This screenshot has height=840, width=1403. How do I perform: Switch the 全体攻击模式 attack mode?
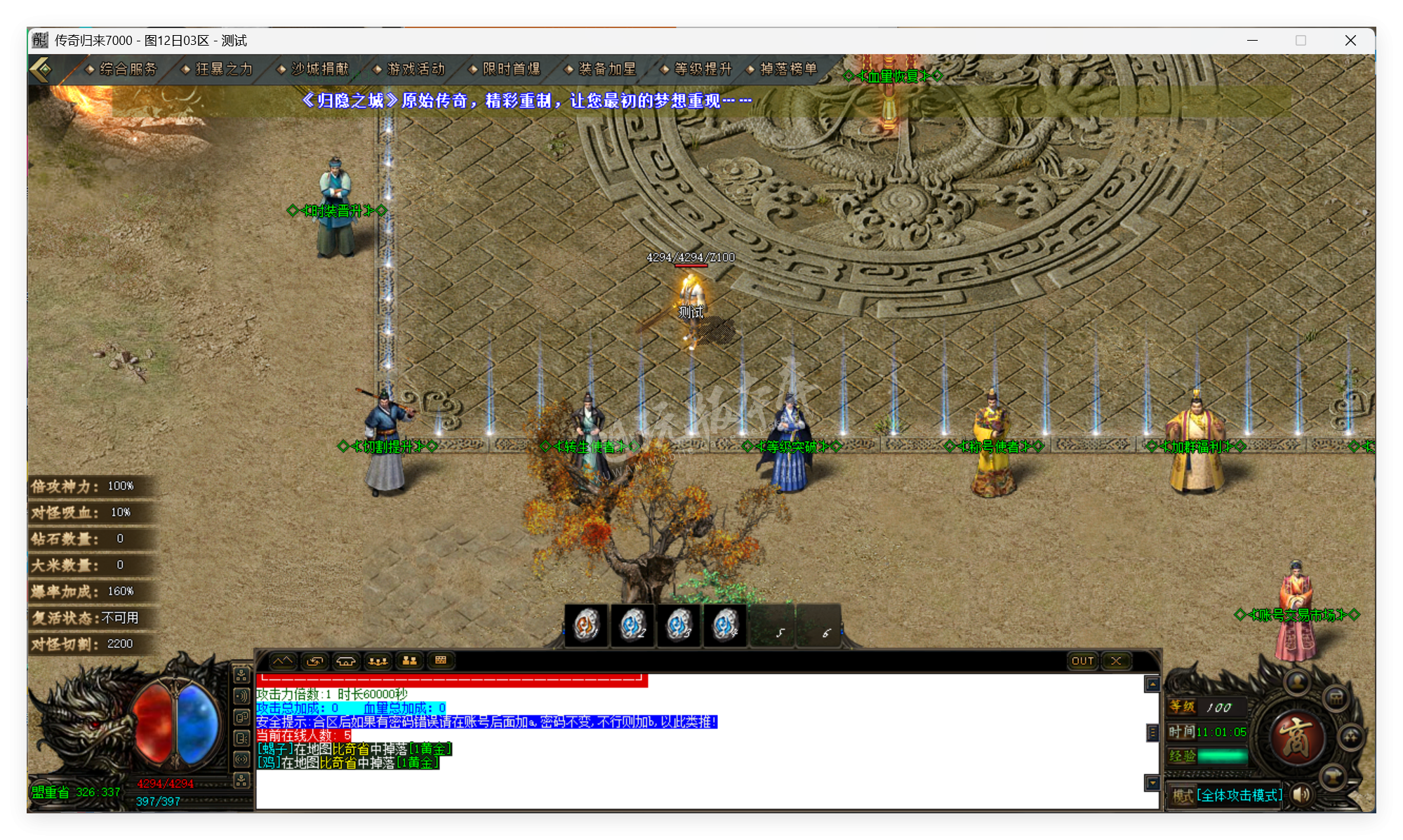point(1239,795)
